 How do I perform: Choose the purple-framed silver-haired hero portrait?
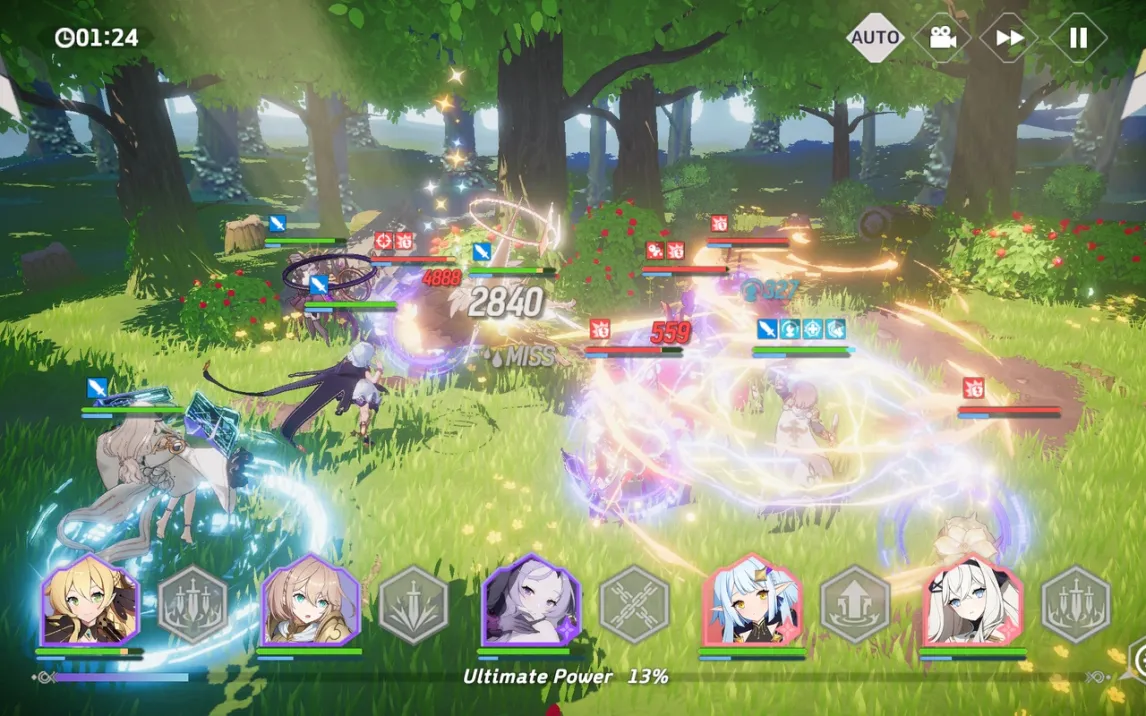pos(531,602)
